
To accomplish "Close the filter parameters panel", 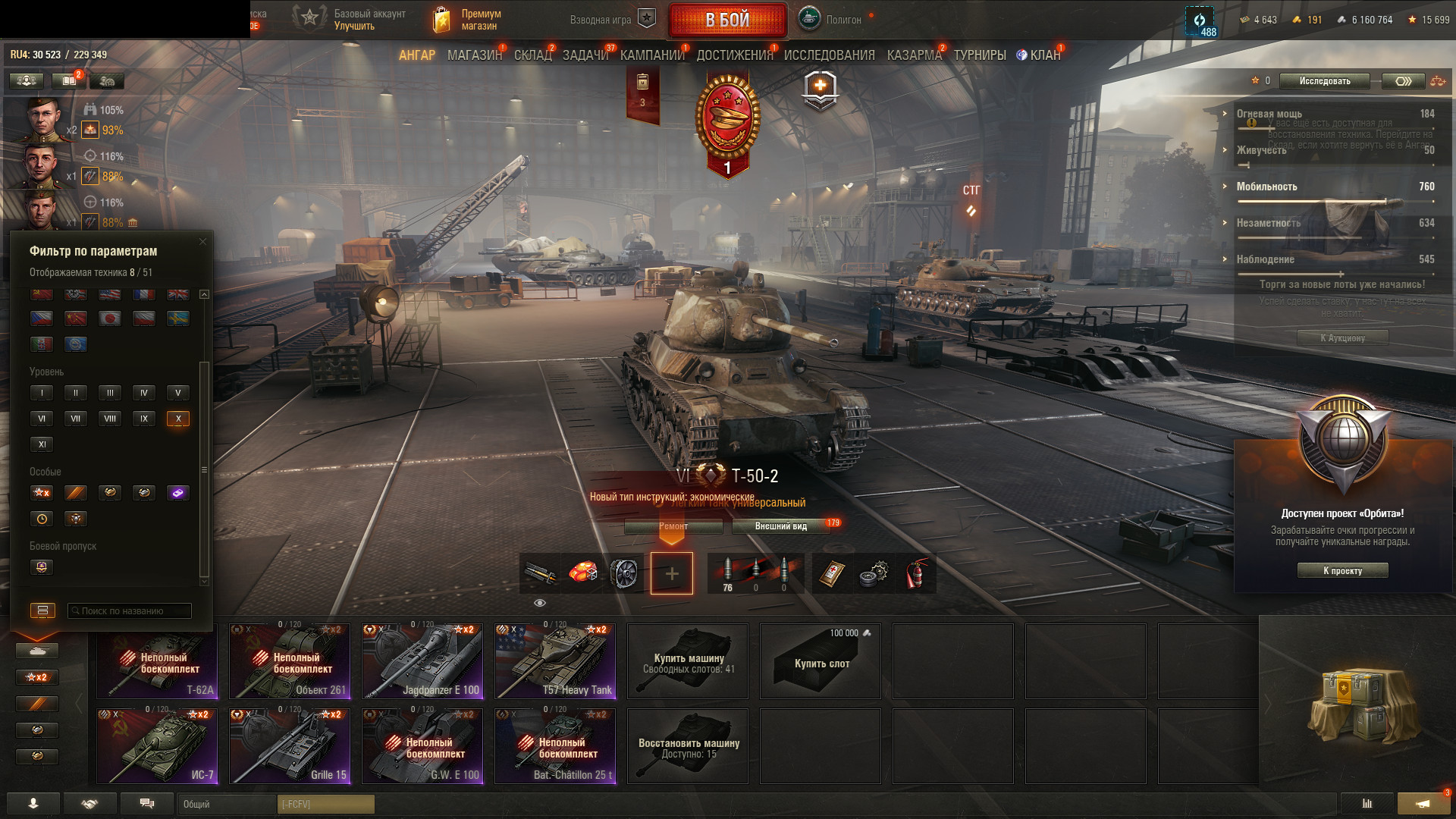I will tap(202, 242).
